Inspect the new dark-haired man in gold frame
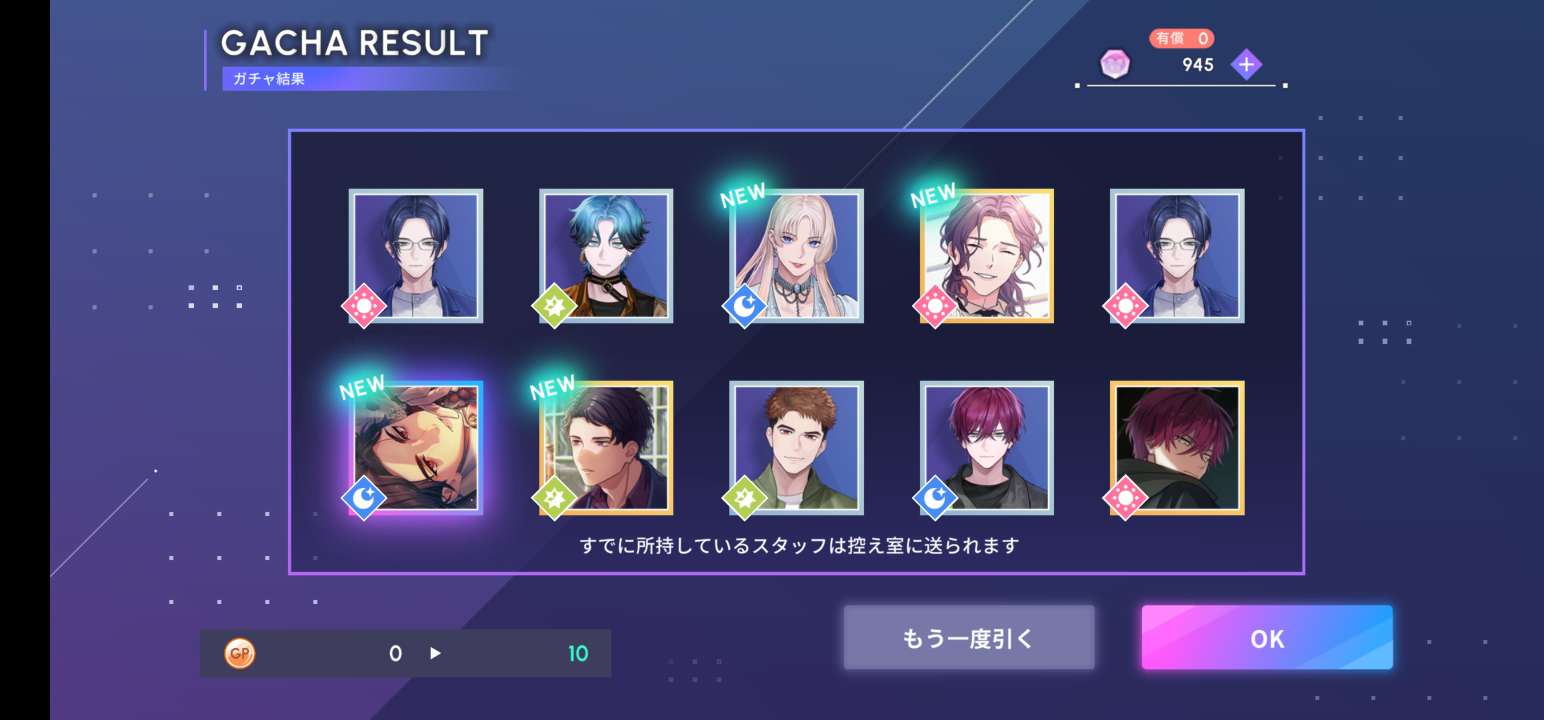 click(x=606, y=448)
